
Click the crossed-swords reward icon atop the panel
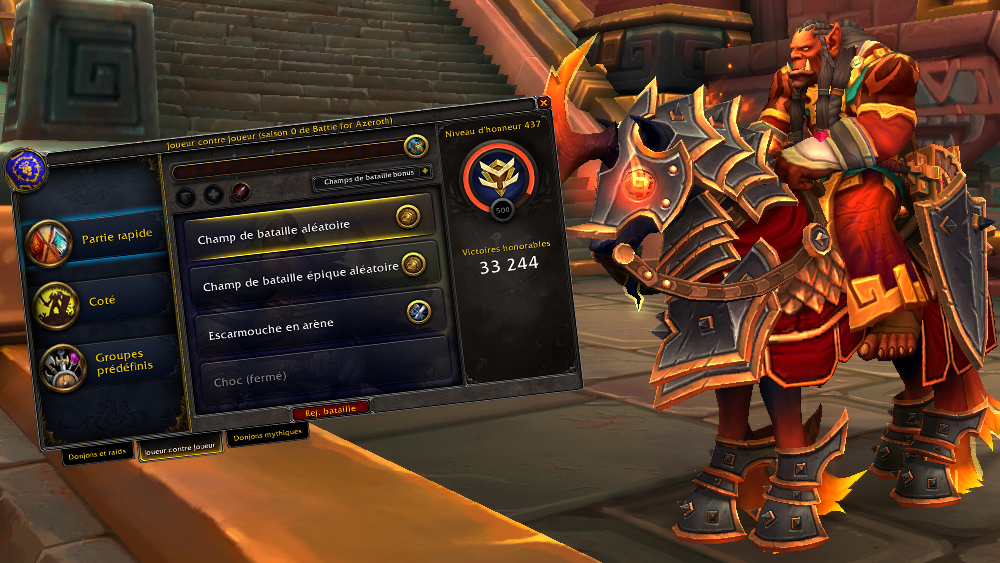416,147
